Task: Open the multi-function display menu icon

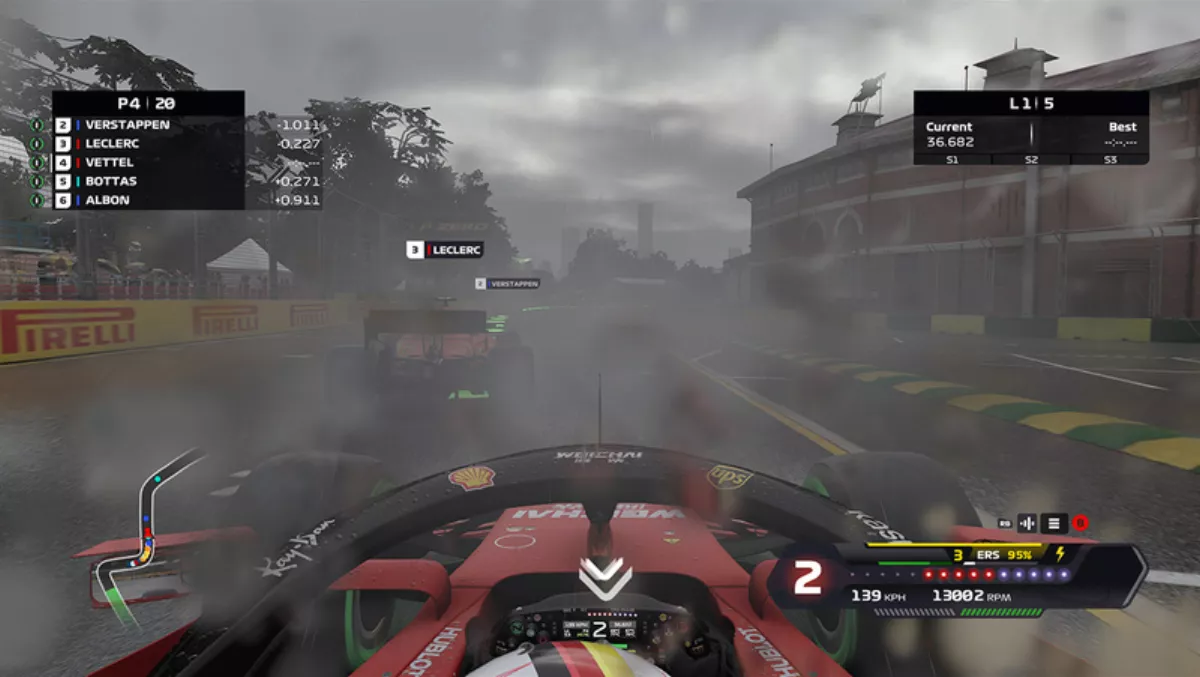Action: (x=1053, y=522)
